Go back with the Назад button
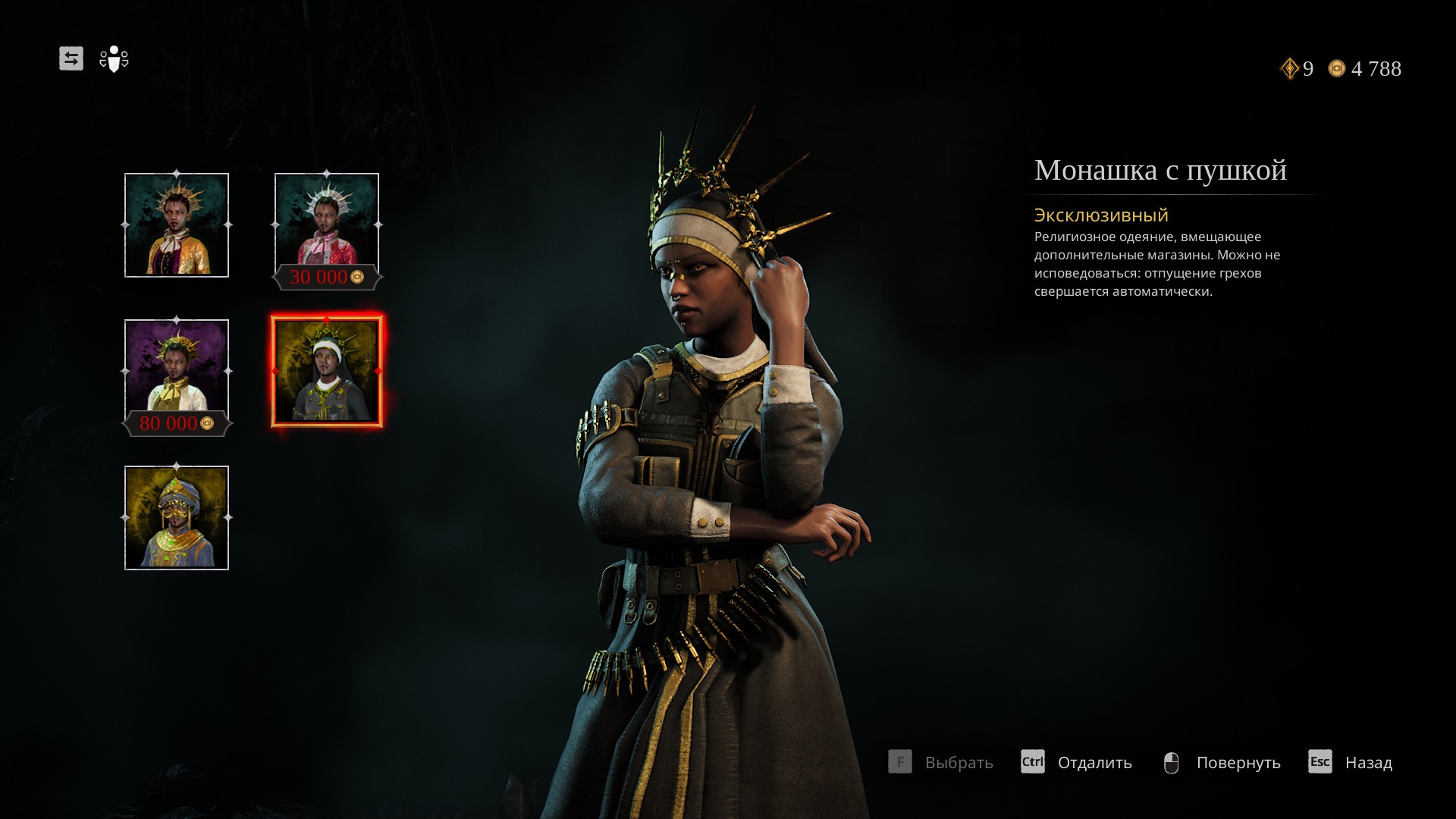1456x819 pixels. click(1351, 762)
